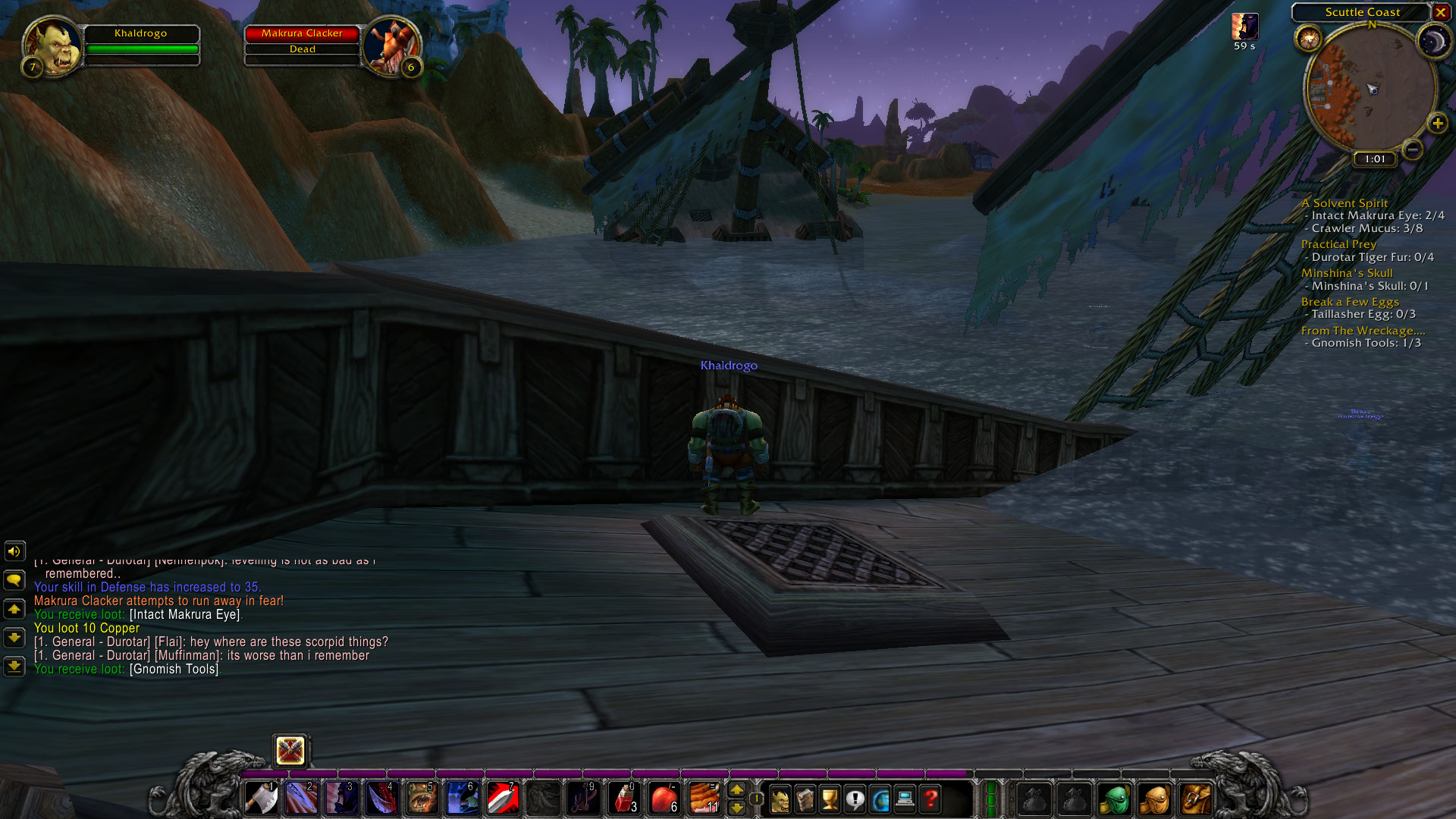This screenshot has width=1456, height=819.
Task: Zoom in the minimap with the plus button
Action: 1437,124
